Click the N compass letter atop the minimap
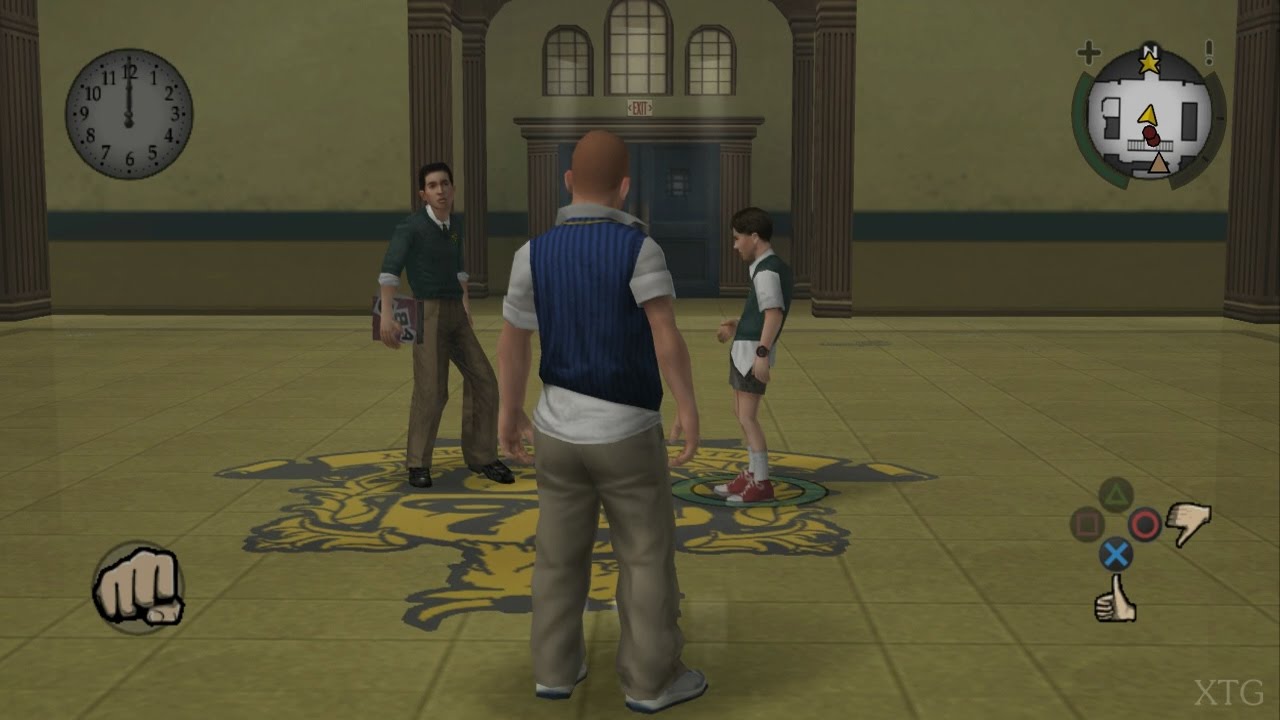This screenshot has height=720, width=1280. [1149, 48]
